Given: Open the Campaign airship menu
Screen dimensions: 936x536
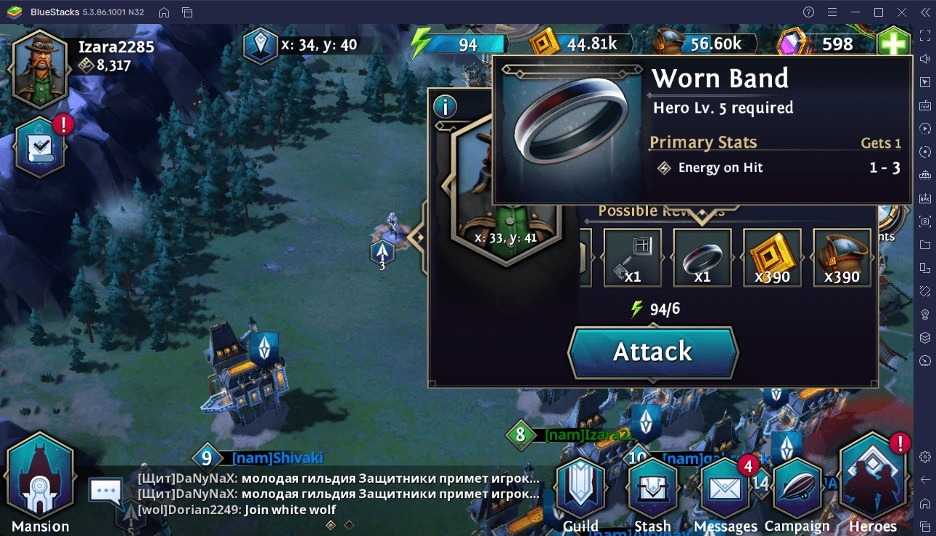Looking at the screenshot, I should coord(797,491).
